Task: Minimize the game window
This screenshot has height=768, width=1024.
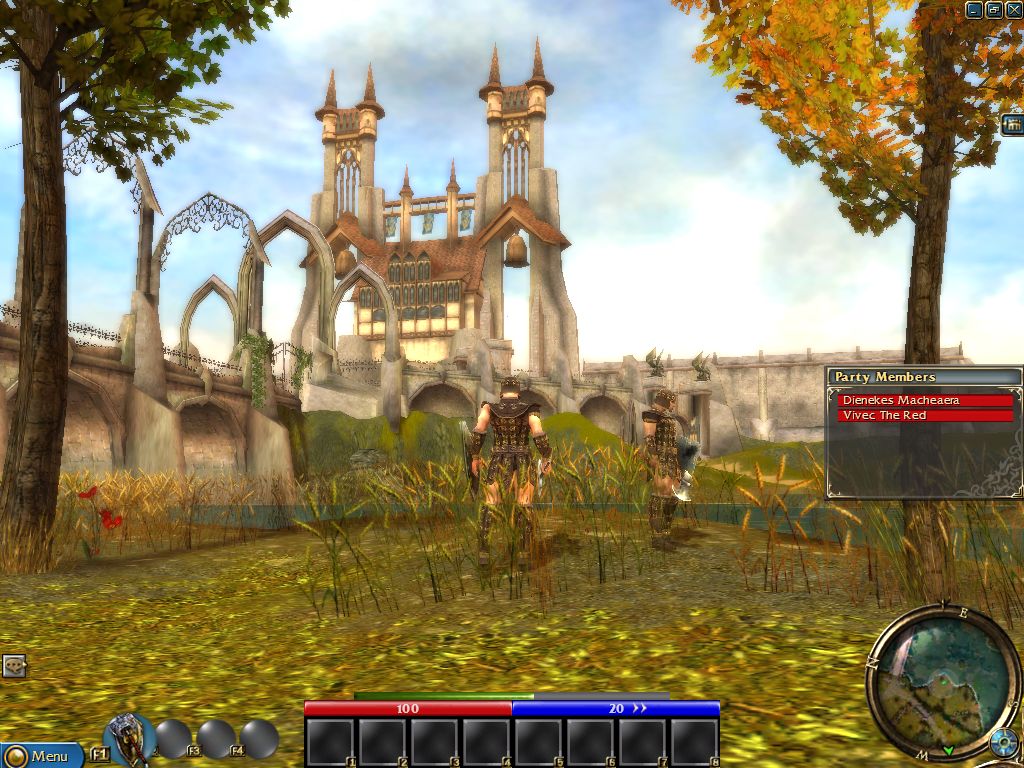Action: (x=974, y=10)
